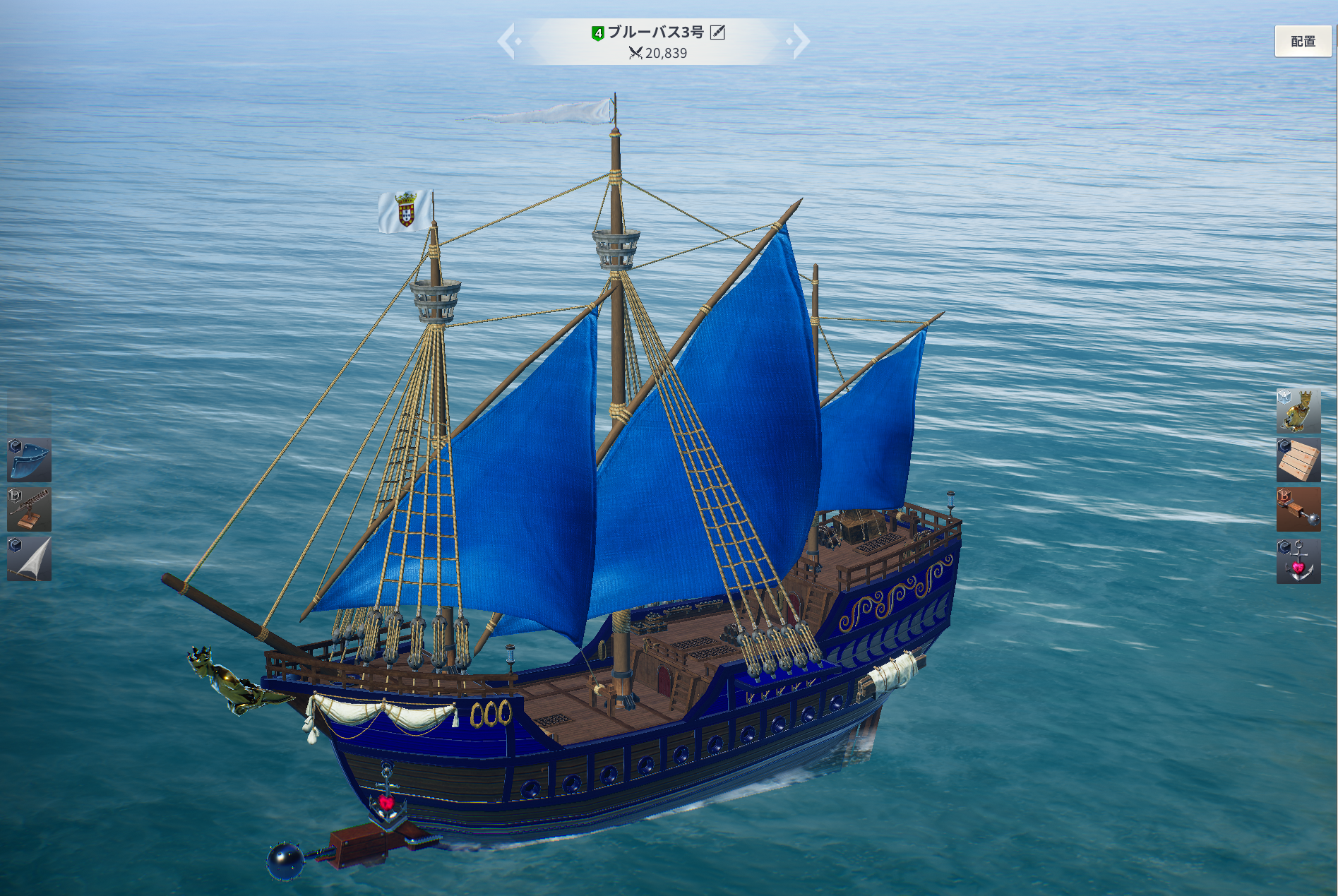Click the 配置 button
The height and width of the screenshot is (896, 1338).
[x=1302, y=41]
